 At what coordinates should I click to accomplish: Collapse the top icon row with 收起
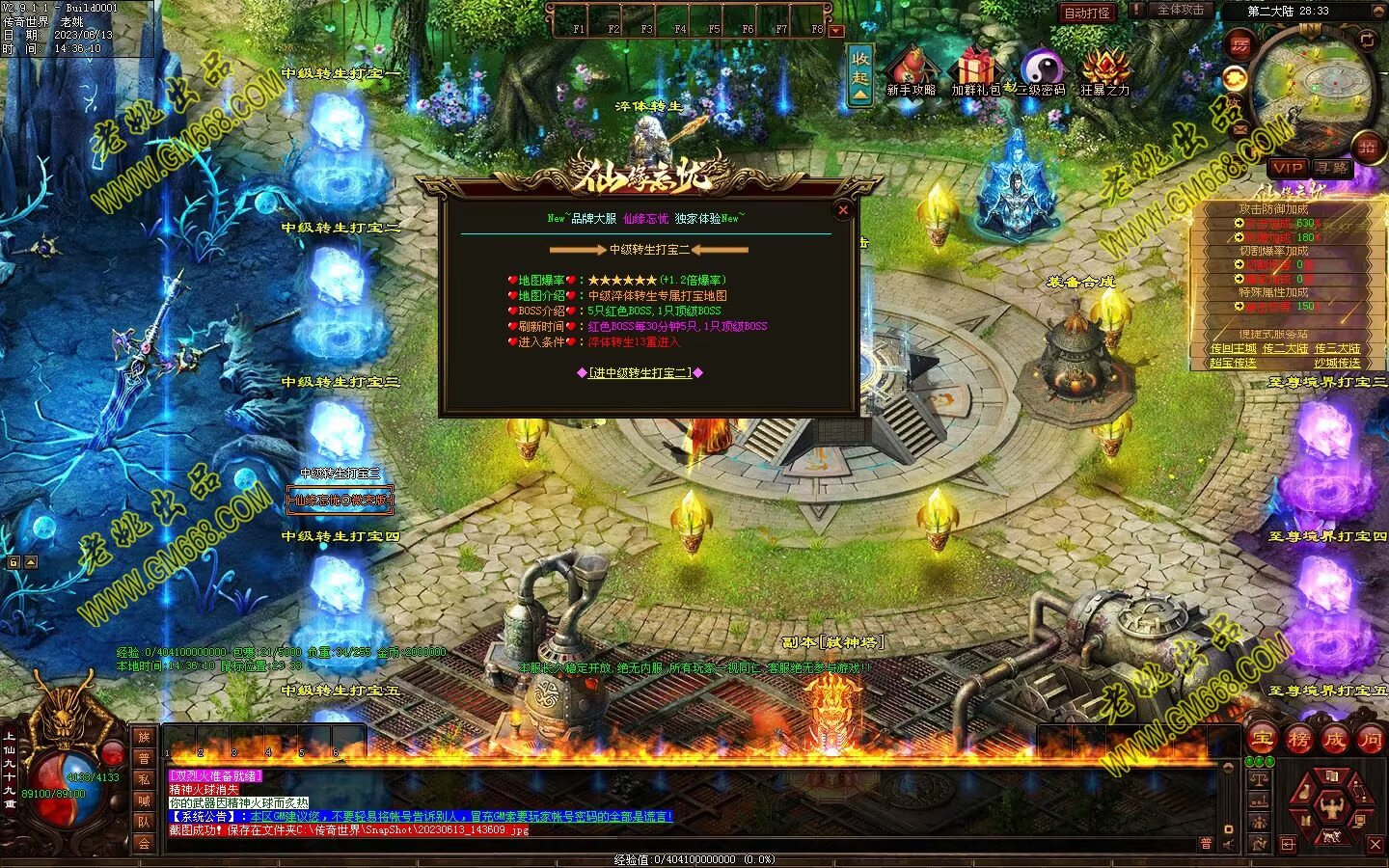pos(860,74)
